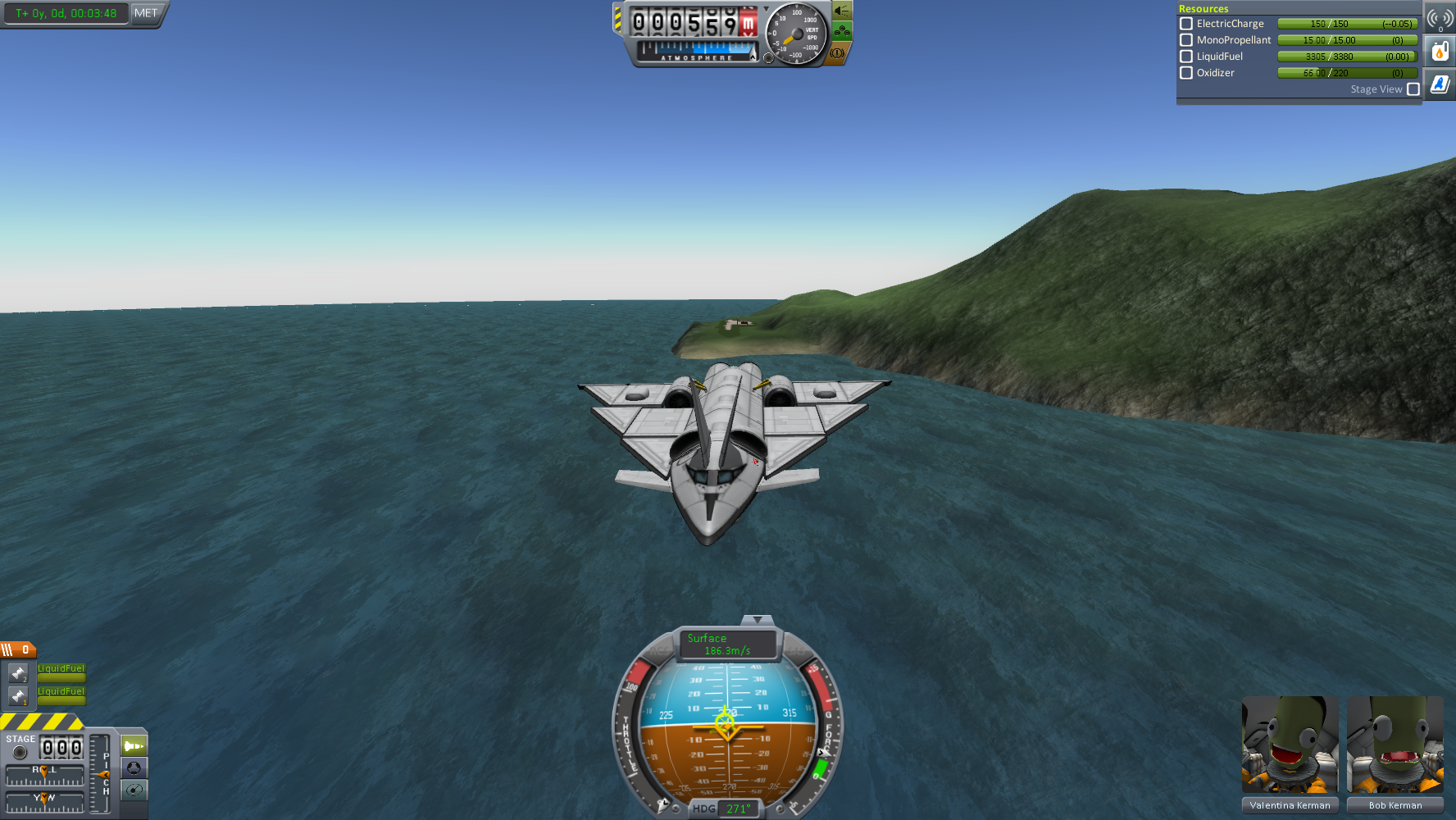Viewport: 1456px width, 820px height.
Task: Toggle the orange brakes button
Action: 837,53
